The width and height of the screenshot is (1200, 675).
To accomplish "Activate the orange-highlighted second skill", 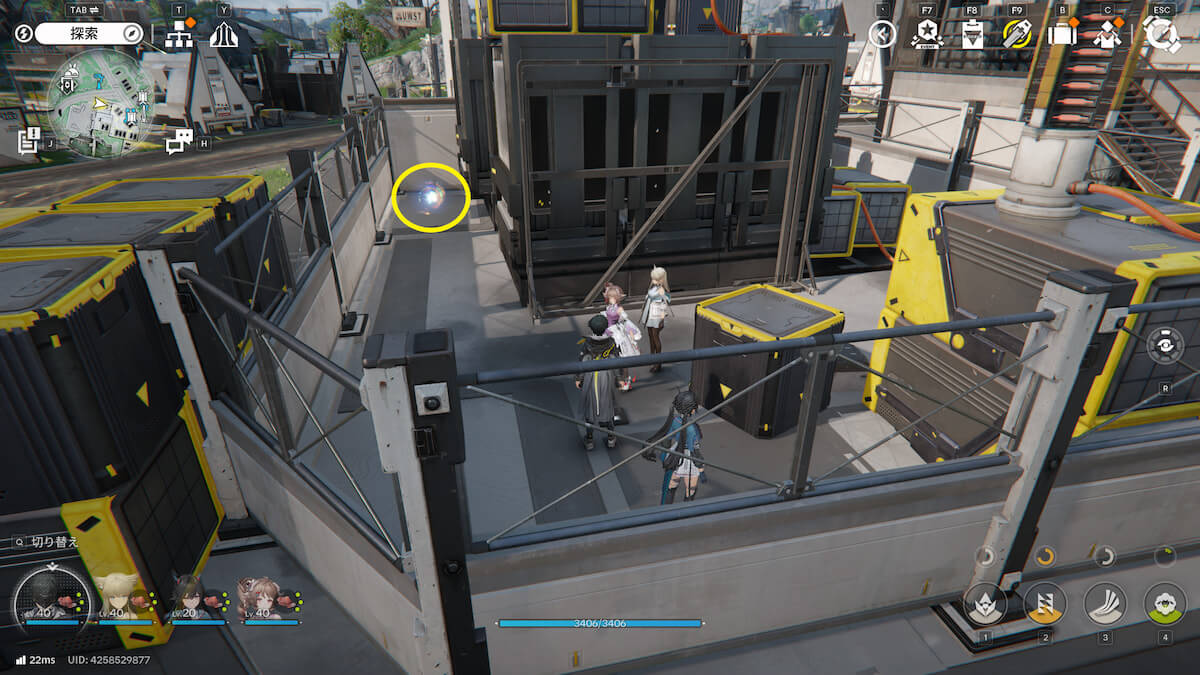I will coord(1045,603).
